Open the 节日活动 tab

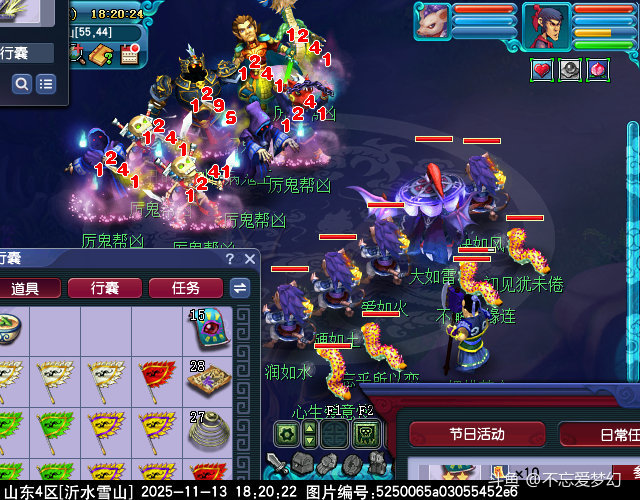(x=470, y=435)
